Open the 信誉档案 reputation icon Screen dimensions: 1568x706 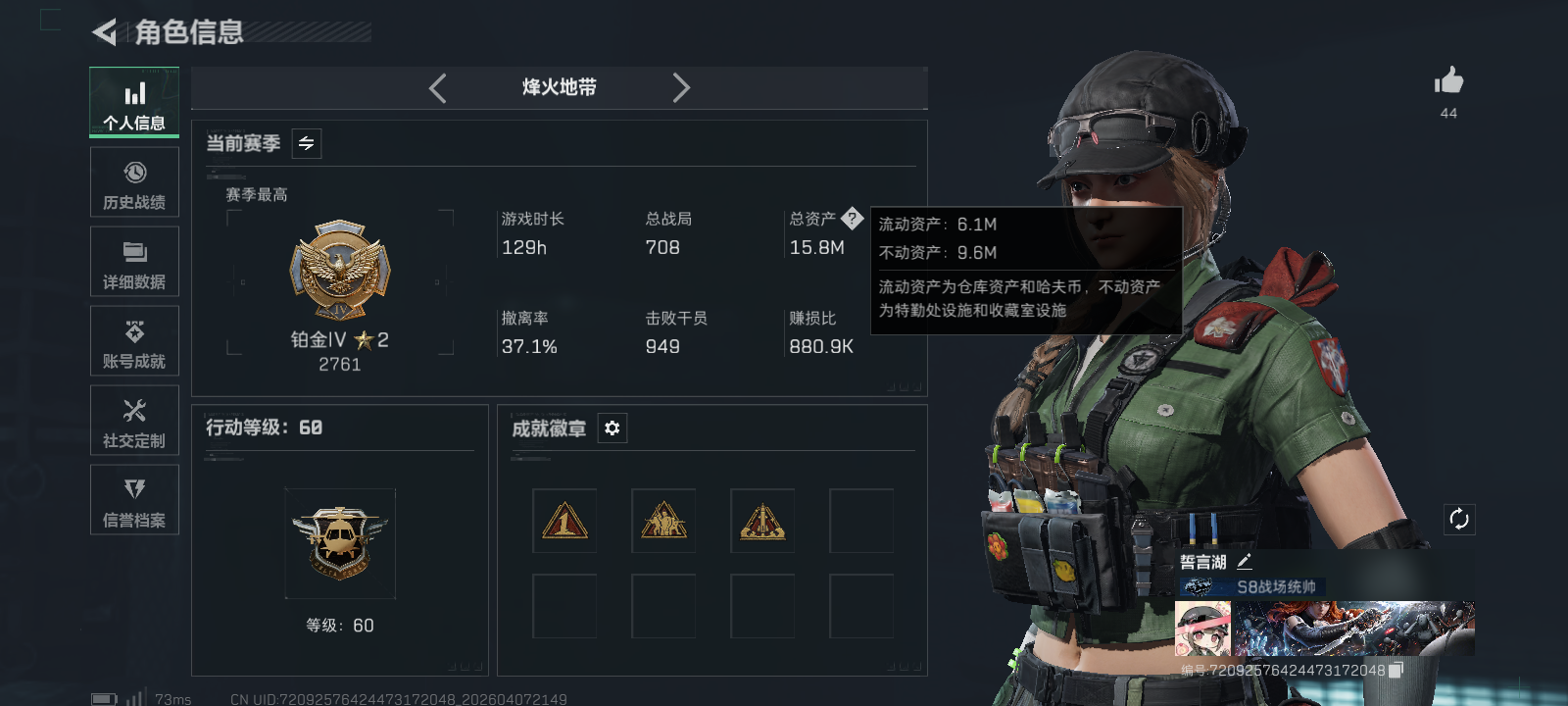pos(134,499)
